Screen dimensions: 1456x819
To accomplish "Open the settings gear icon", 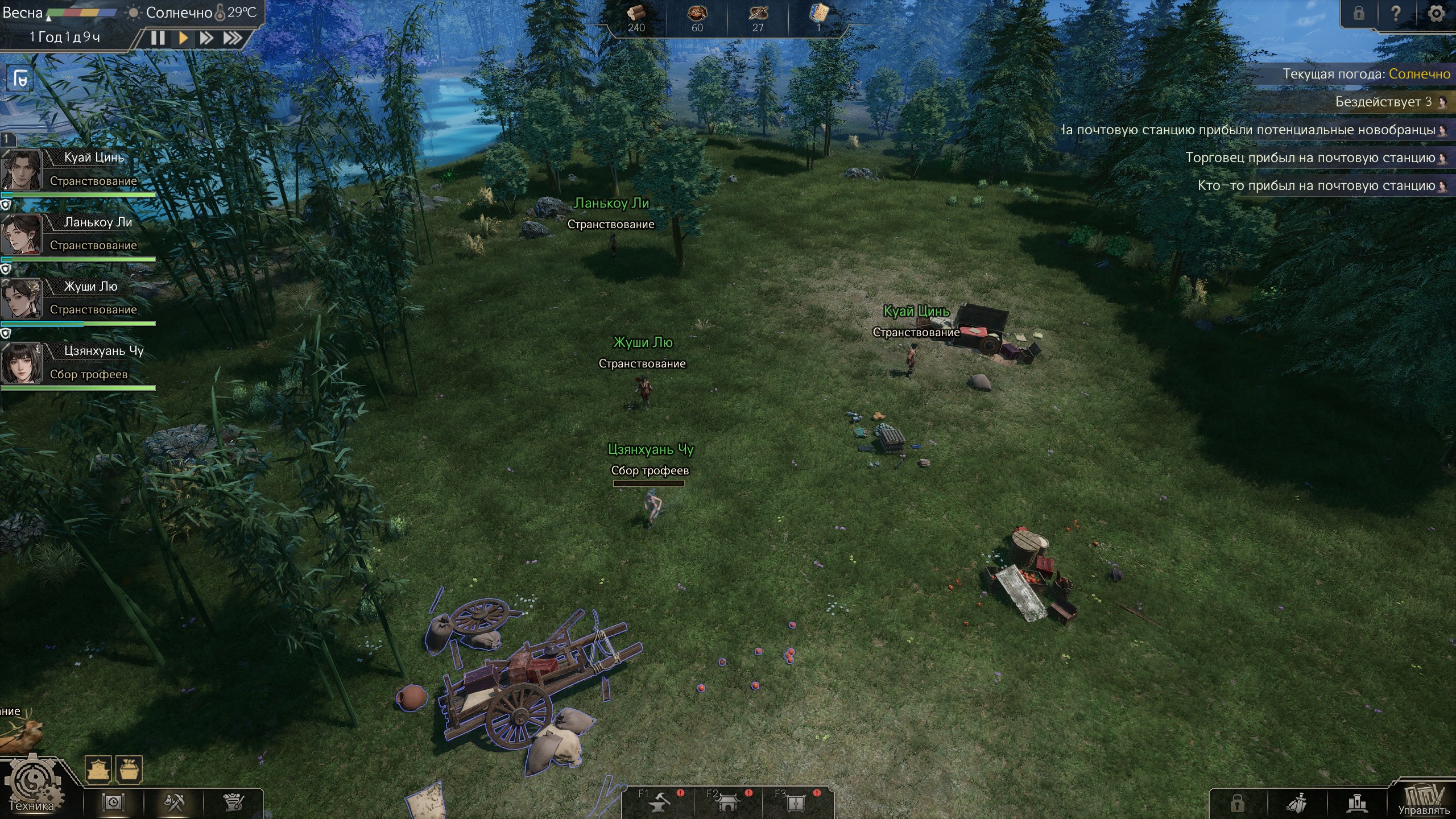I will (x=1436, y=14).
